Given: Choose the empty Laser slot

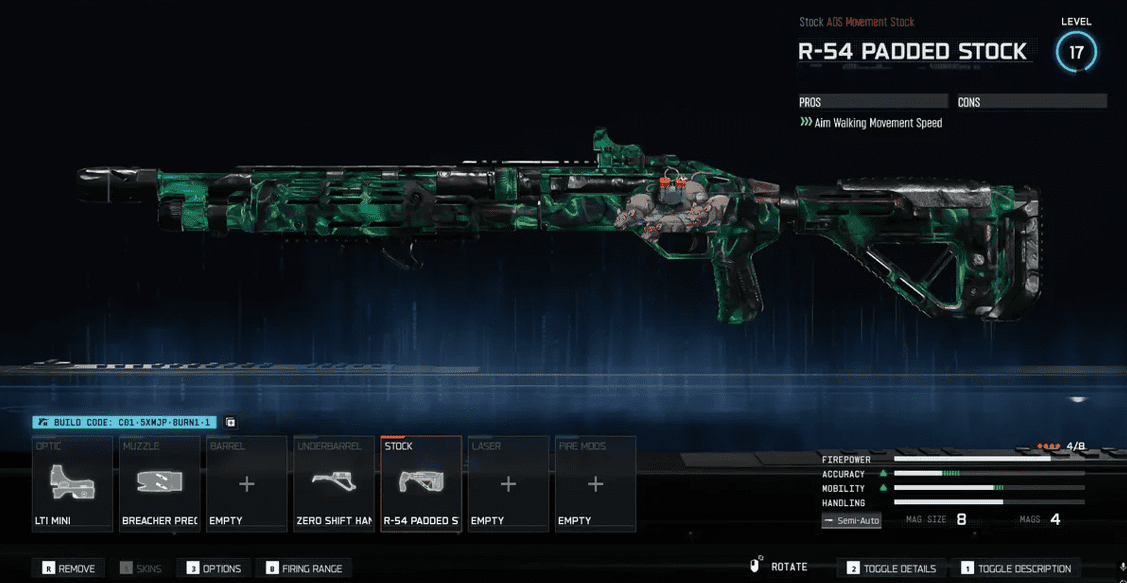Looking at the screenshot, I should pyautogui.click(x=508, y=484).
